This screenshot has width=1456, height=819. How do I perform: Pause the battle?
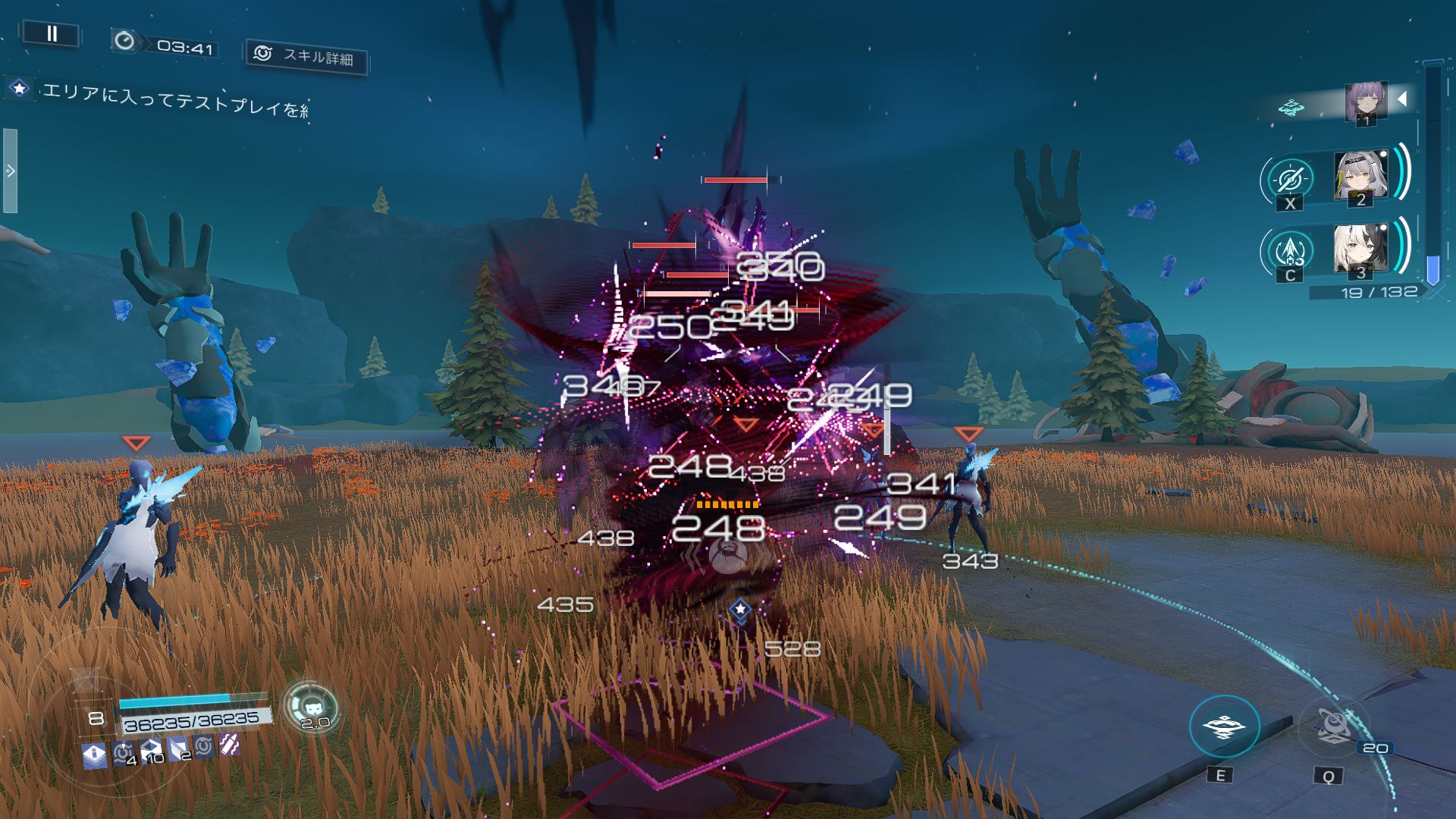pyautogui.click(x=52, y=33)
